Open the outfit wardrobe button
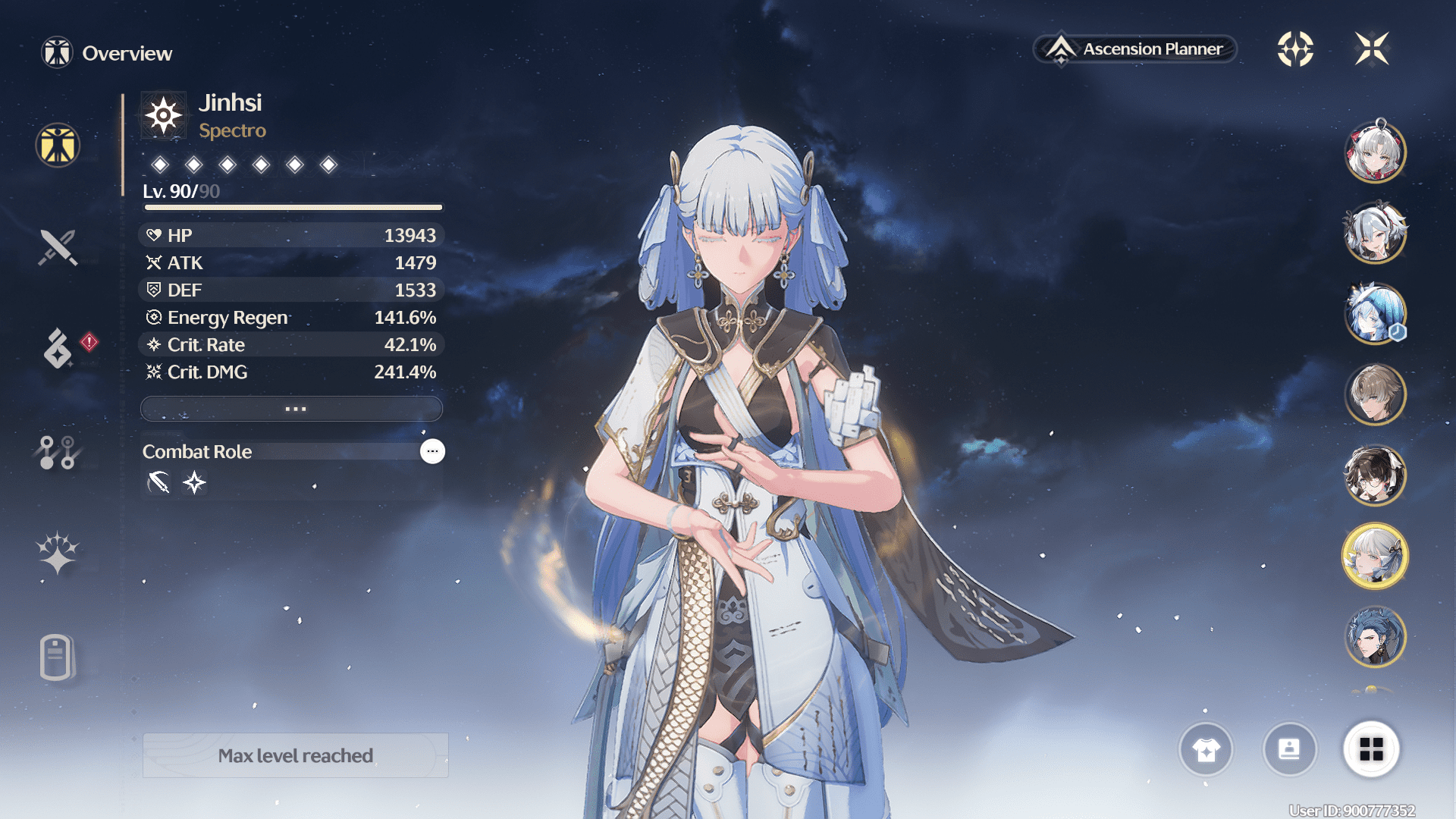This screenshot has height=819, width=1456. (1206, 749)
